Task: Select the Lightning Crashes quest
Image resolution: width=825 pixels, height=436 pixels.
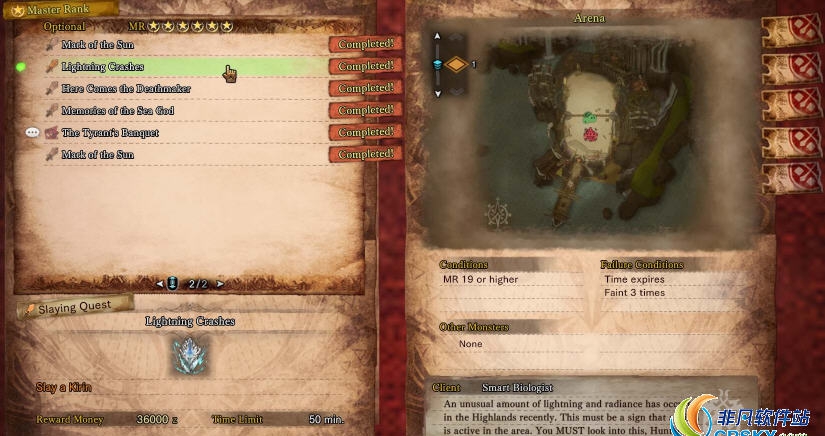Action: [103, 67]
